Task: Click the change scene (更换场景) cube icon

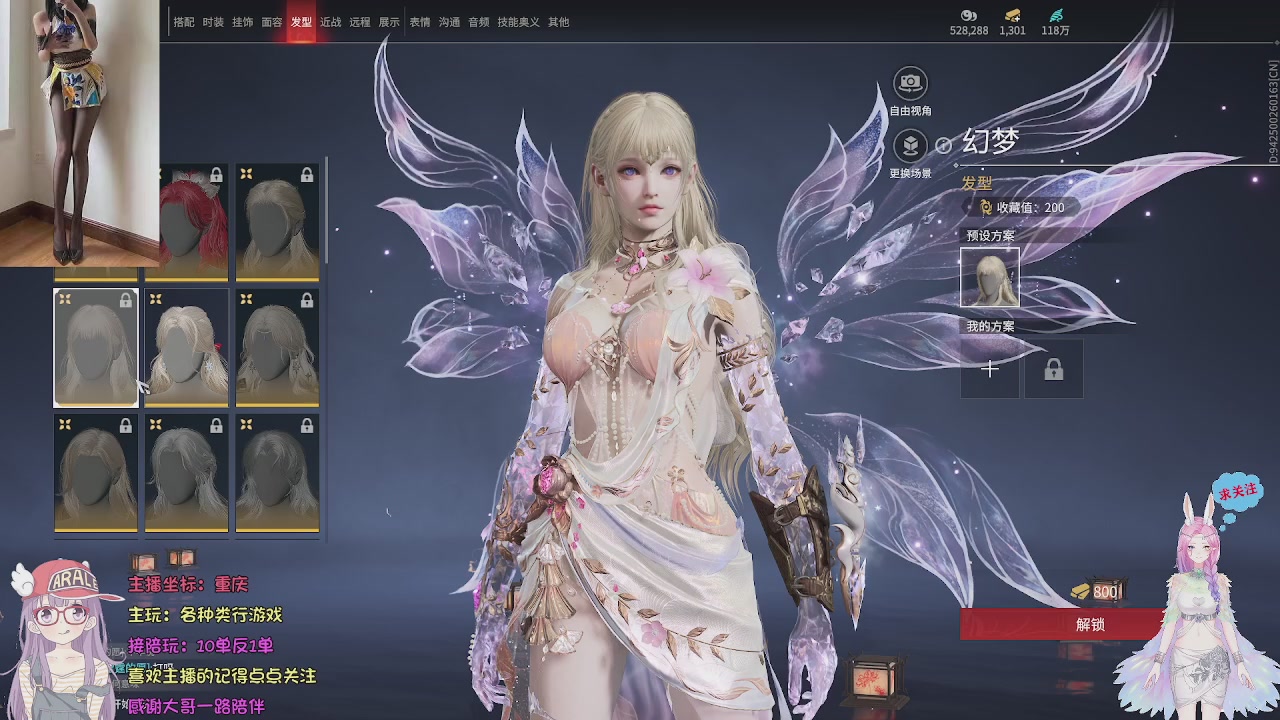Action: [908, 145]
